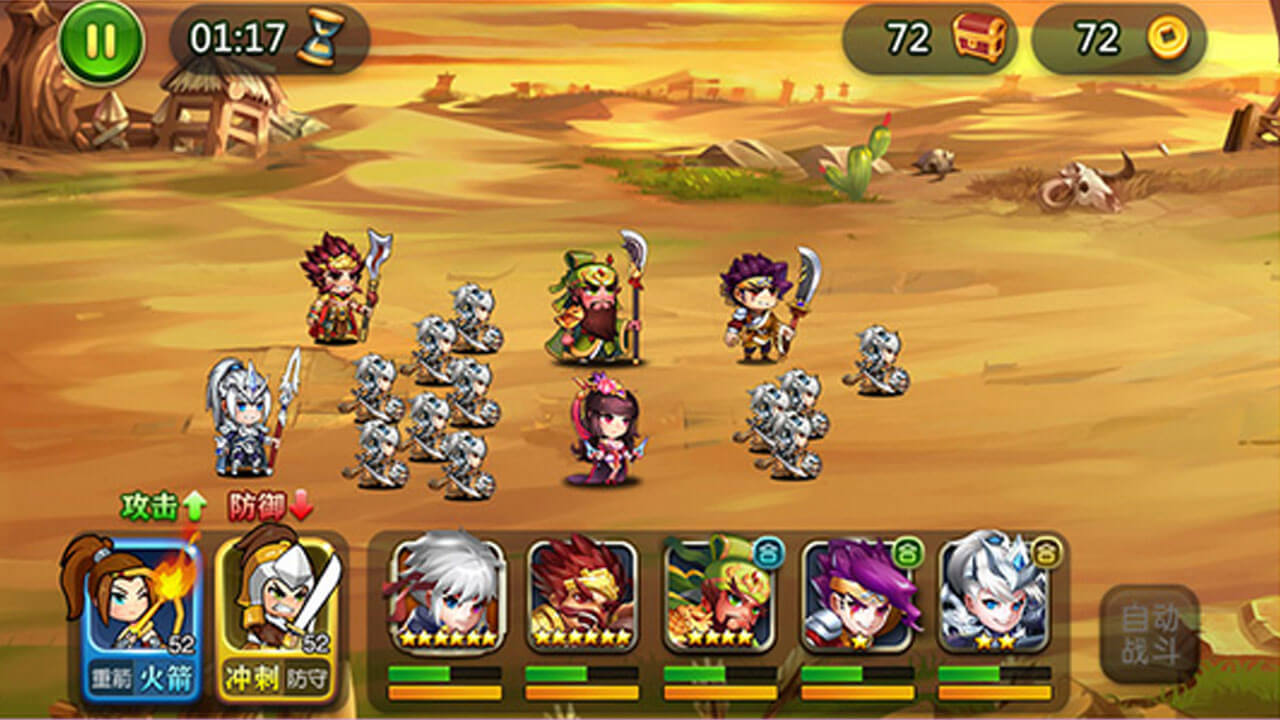Viewport: 1280px width, 720px height.
Task: Toggle the 自动战斗 auto-battle button
Action: (x=1150, y=633)
